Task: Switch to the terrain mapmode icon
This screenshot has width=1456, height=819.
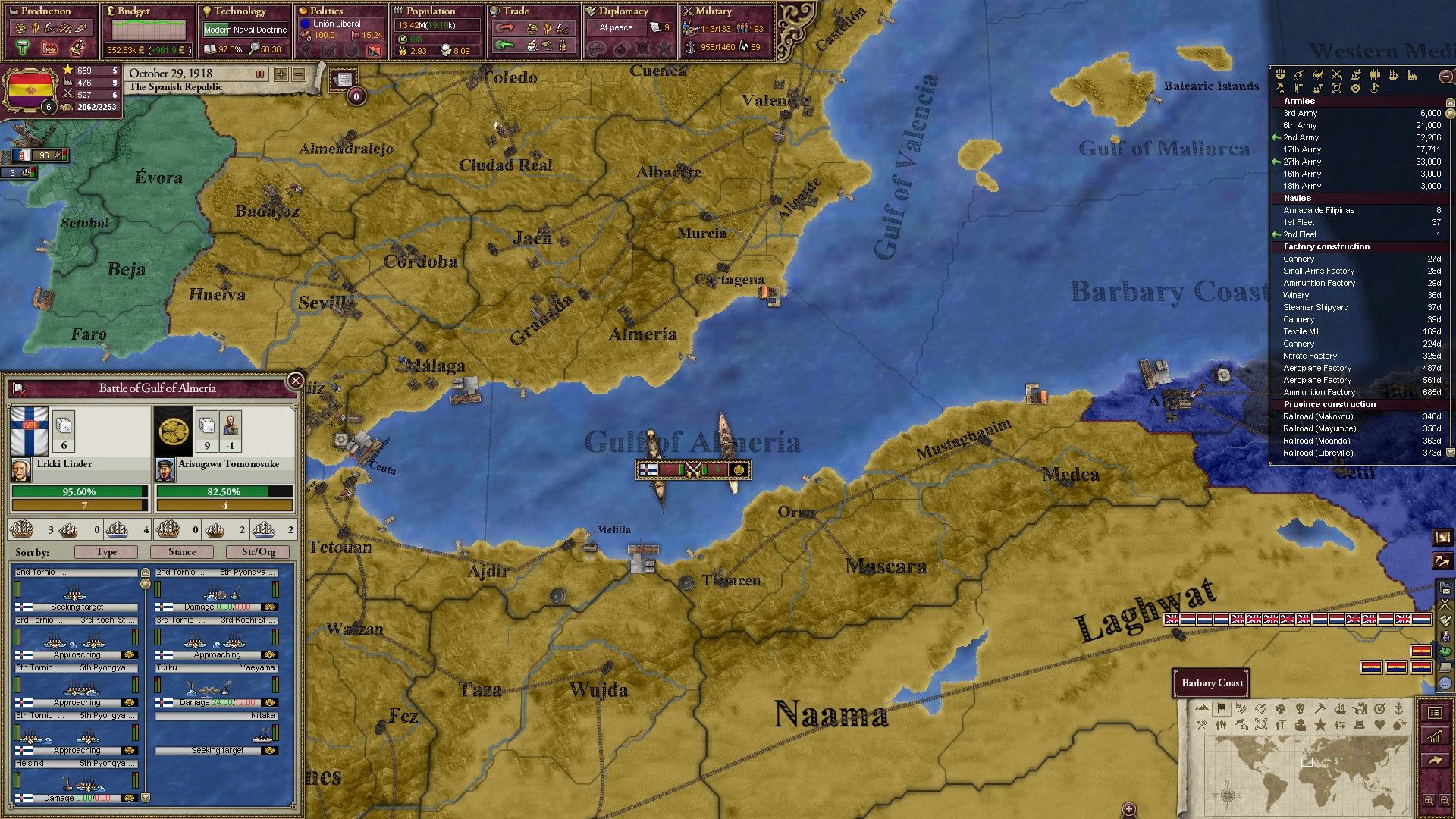Action: click(1201, 708)
